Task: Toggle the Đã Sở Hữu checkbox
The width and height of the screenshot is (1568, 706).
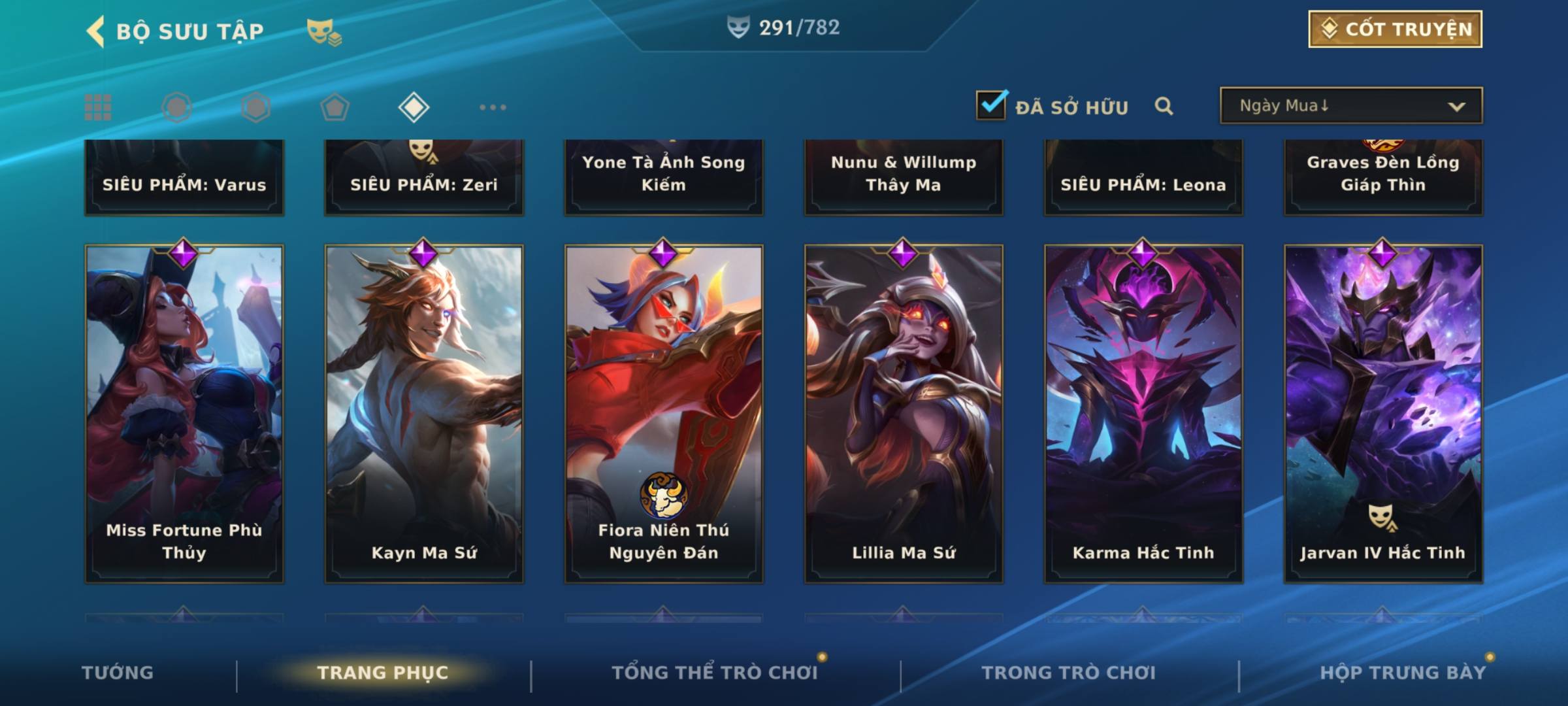Action: pyautogui.click(x=991, y=105)
